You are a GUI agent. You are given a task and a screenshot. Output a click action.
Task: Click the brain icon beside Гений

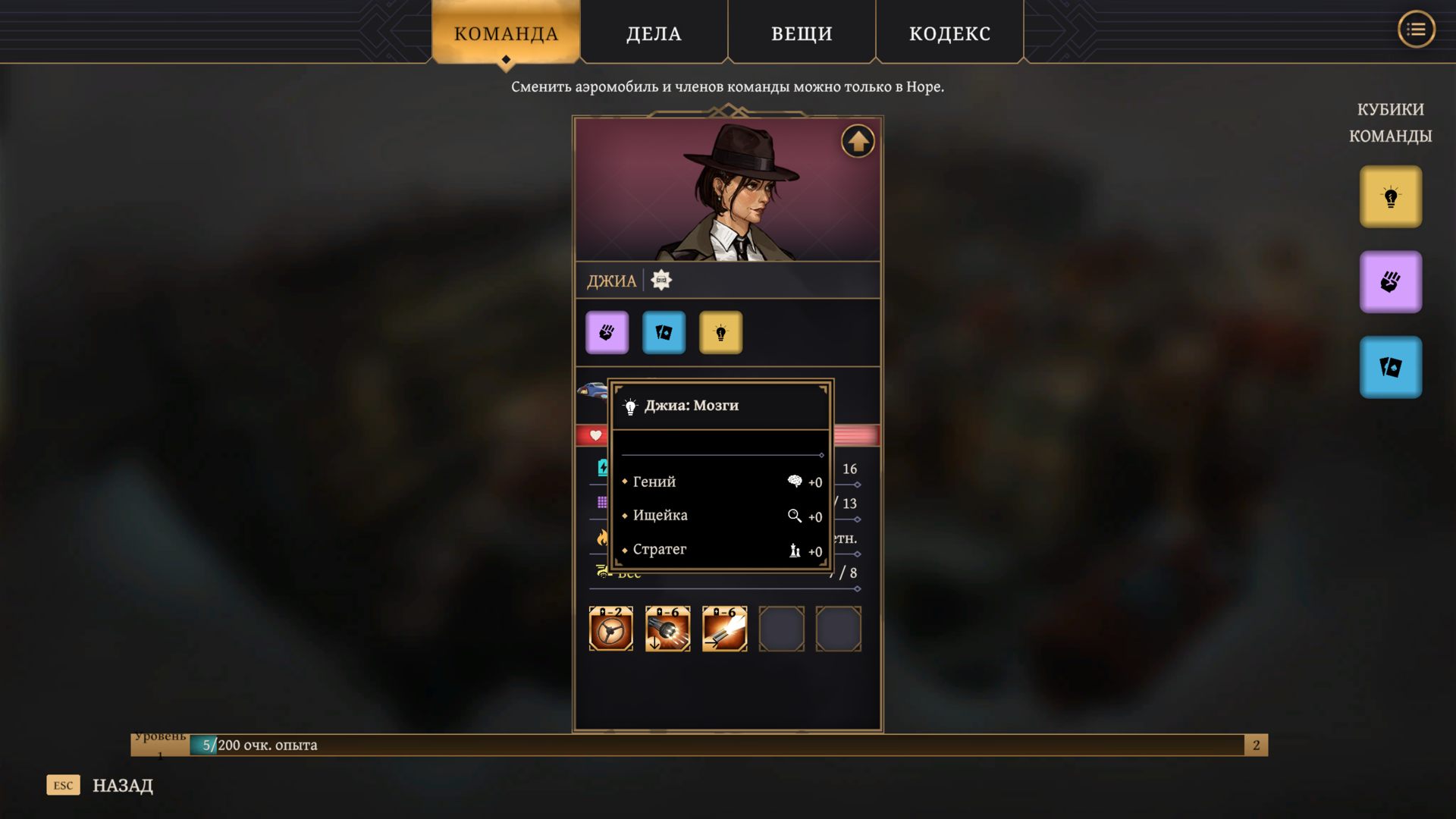795,481
